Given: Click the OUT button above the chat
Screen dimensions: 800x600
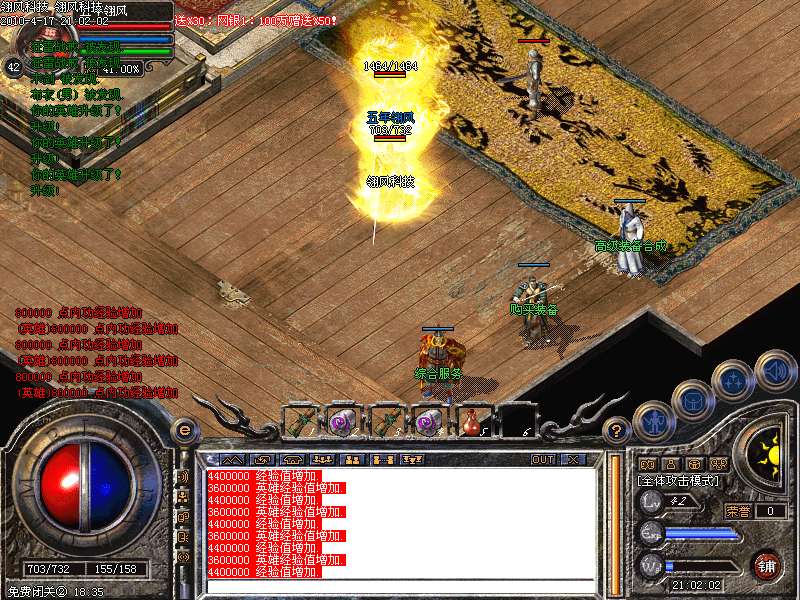Looking at the screenshot, I should [543, 460].
